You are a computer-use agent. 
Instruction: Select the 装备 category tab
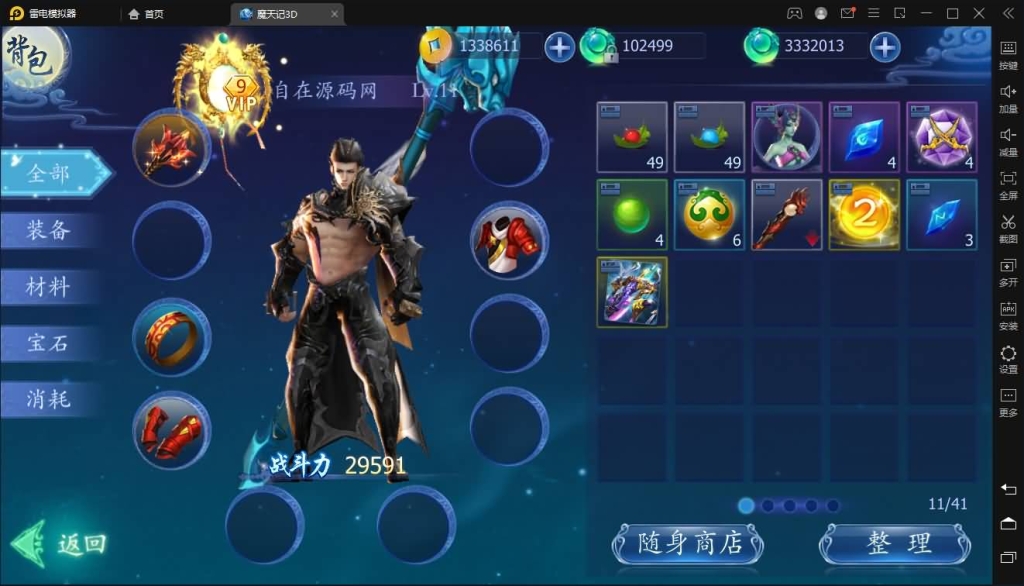point(49,230)
